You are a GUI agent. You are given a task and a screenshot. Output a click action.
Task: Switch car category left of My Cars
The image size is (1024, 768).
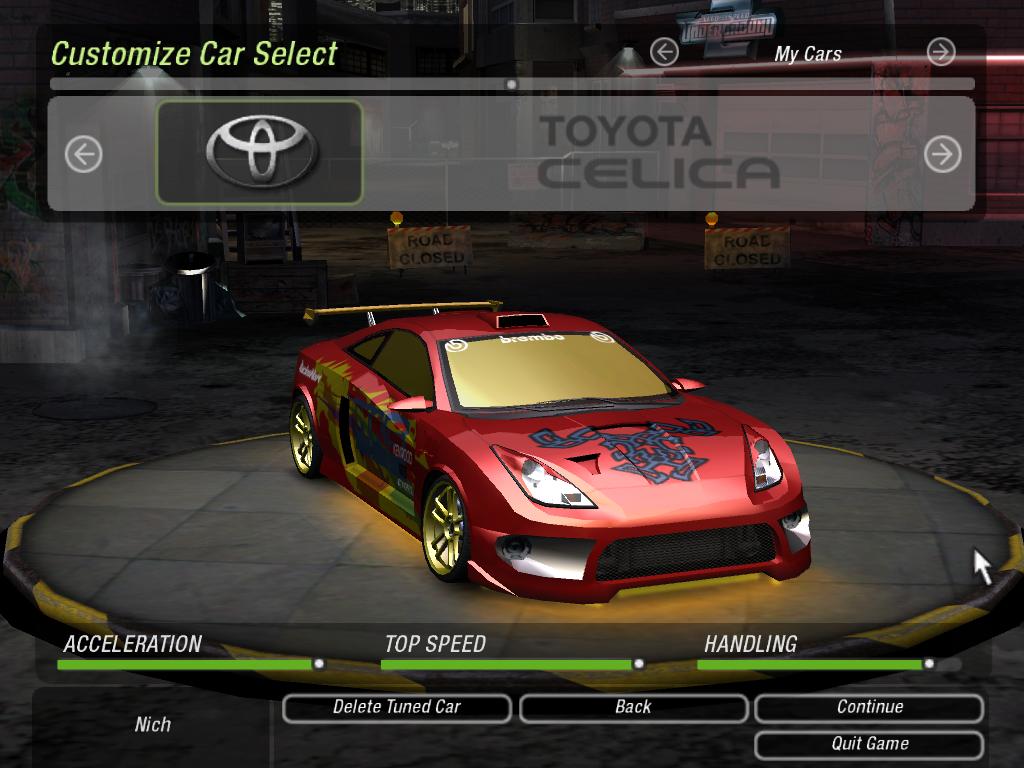(x=664, y=52)
